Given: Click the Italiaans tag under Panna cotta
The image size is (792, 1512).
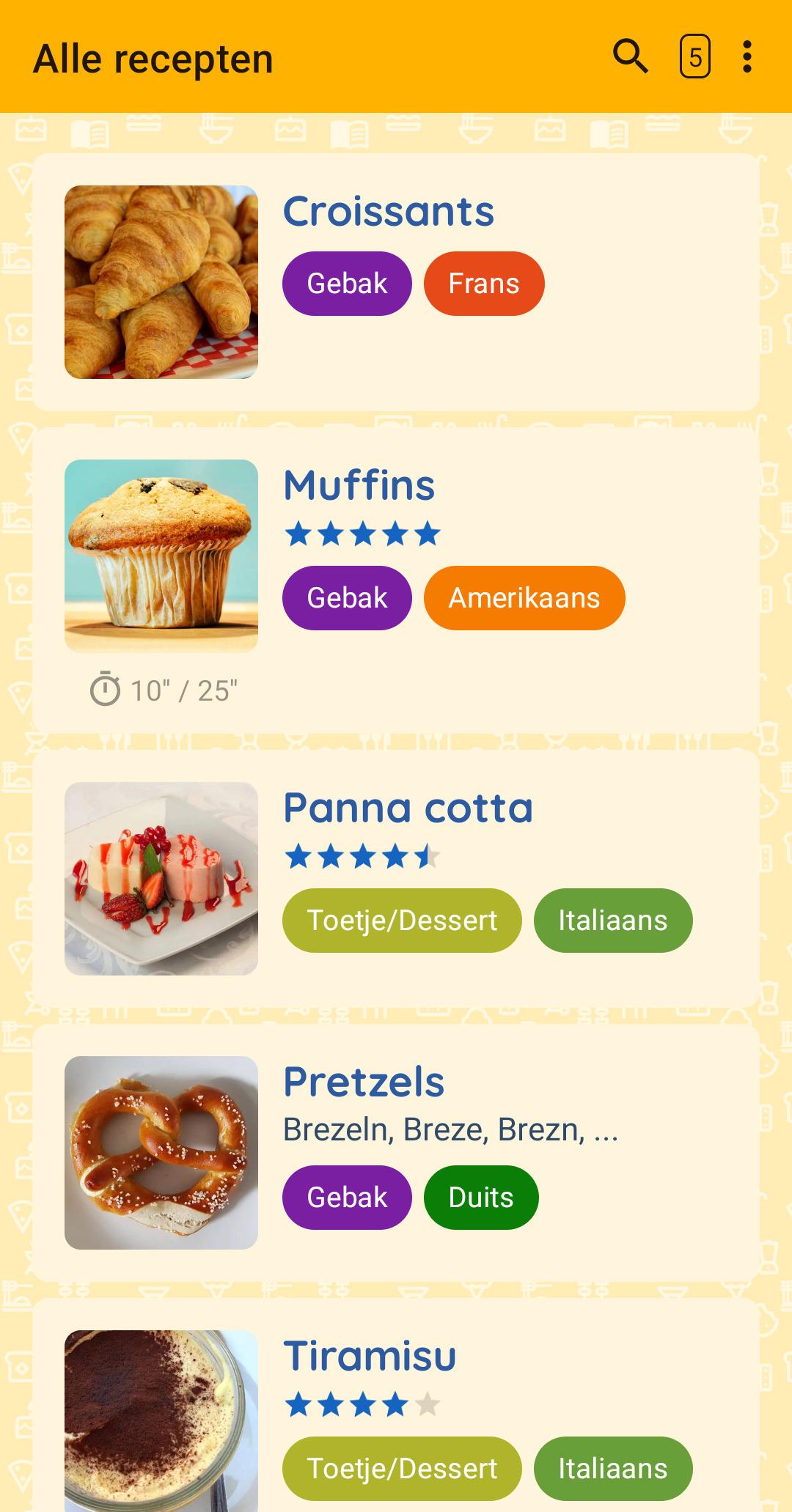Looking at the screenshot, I should [x=612, y=921].
